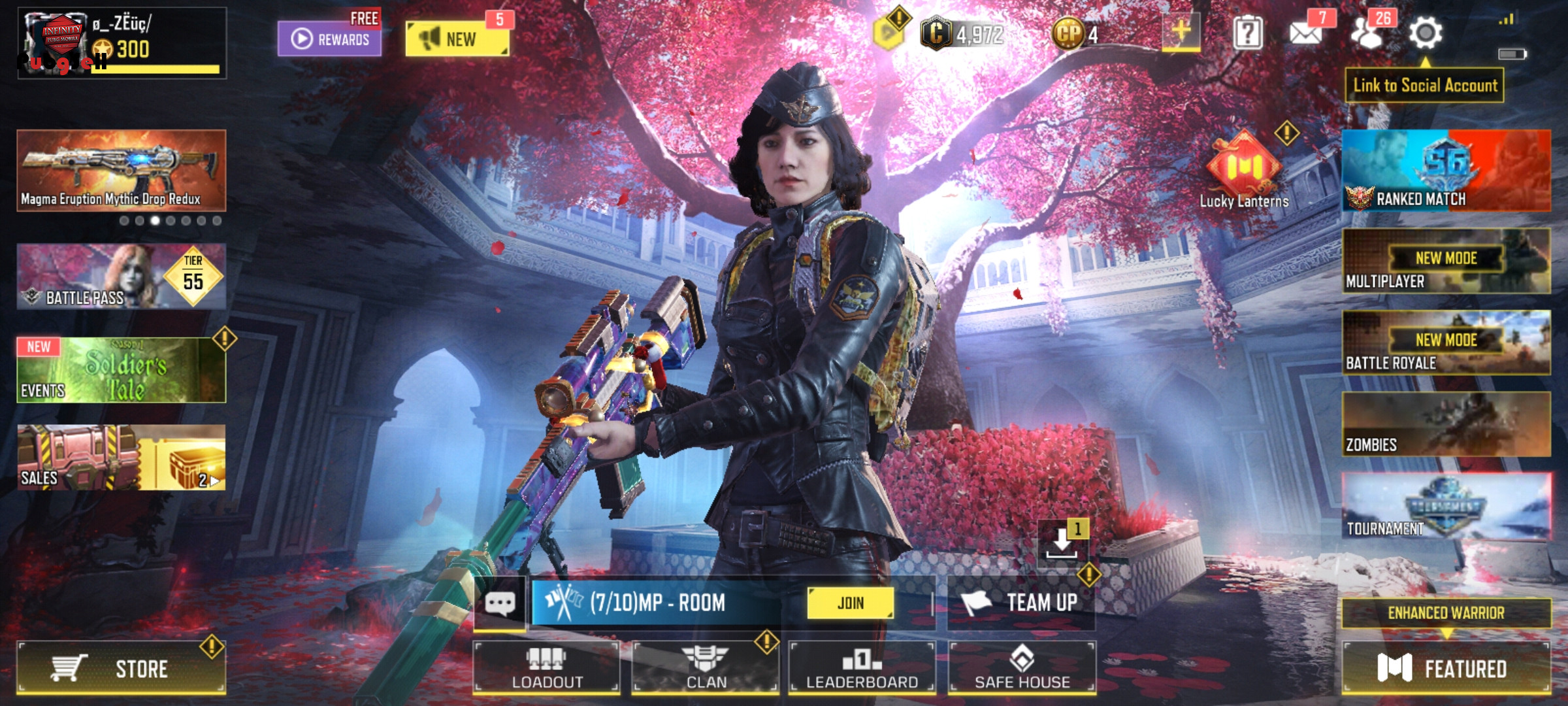
Task: Open the chat speech bubble icon
Action: pyautogui.click(x=500, y=603)
